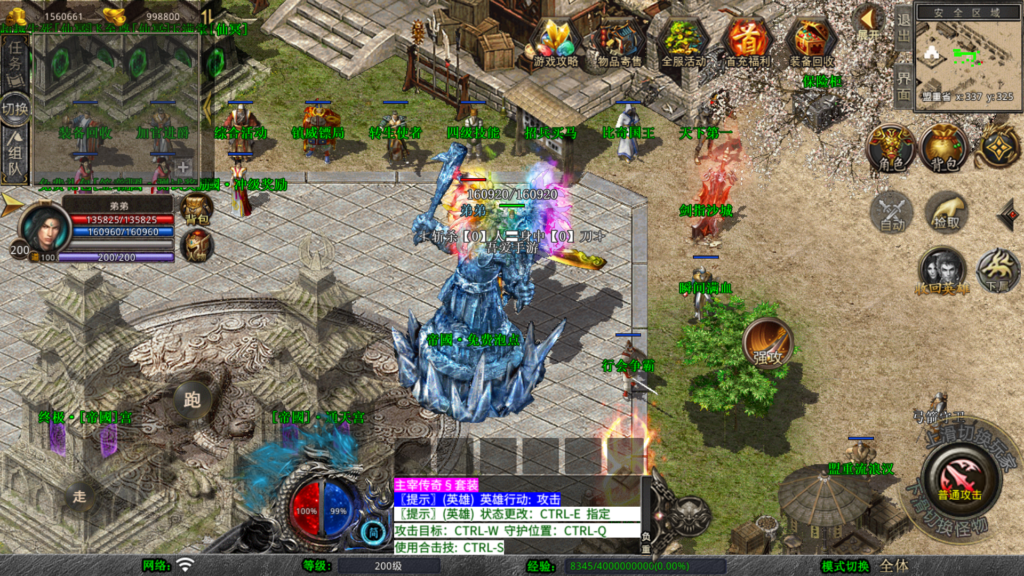Toggle 自动 auto-combat mode

pyautogui.click(x=890, y=211)
